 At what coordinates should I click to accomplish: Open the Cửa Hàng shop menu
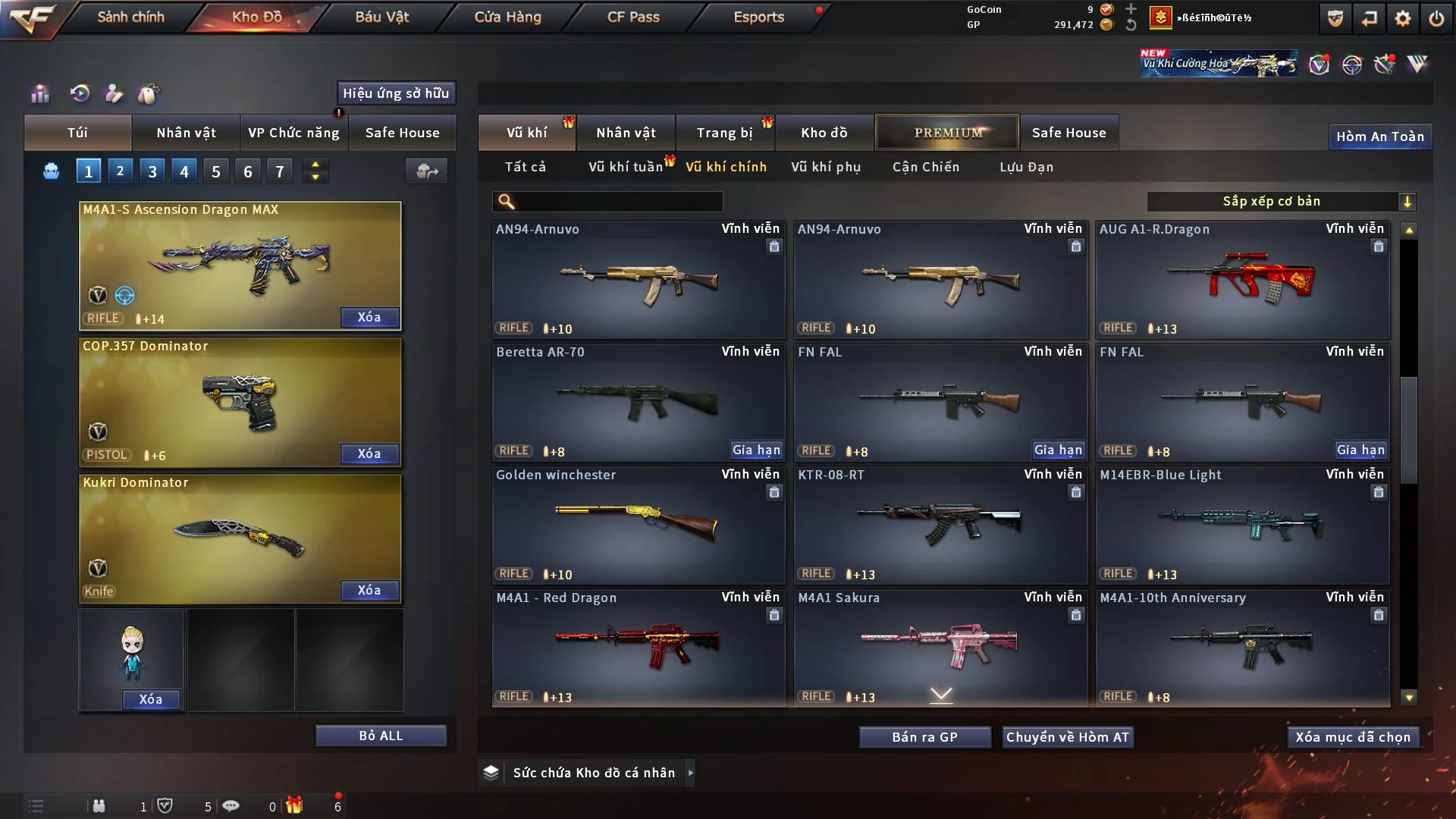click(507, 17)
